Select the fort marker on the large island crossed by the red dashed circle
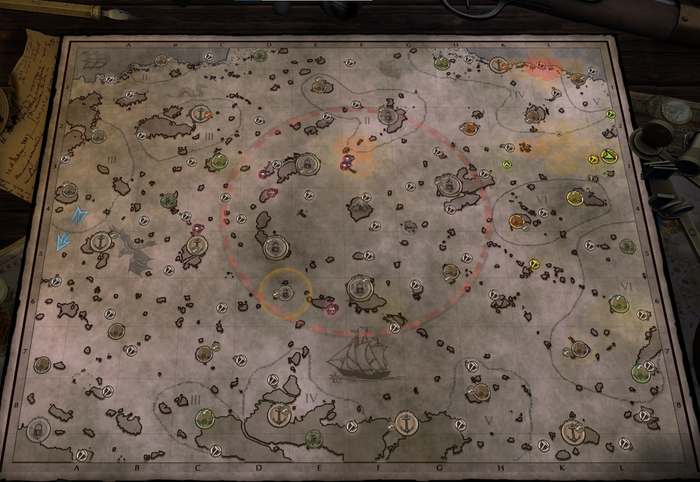The image size is (700, 482). 448,186
